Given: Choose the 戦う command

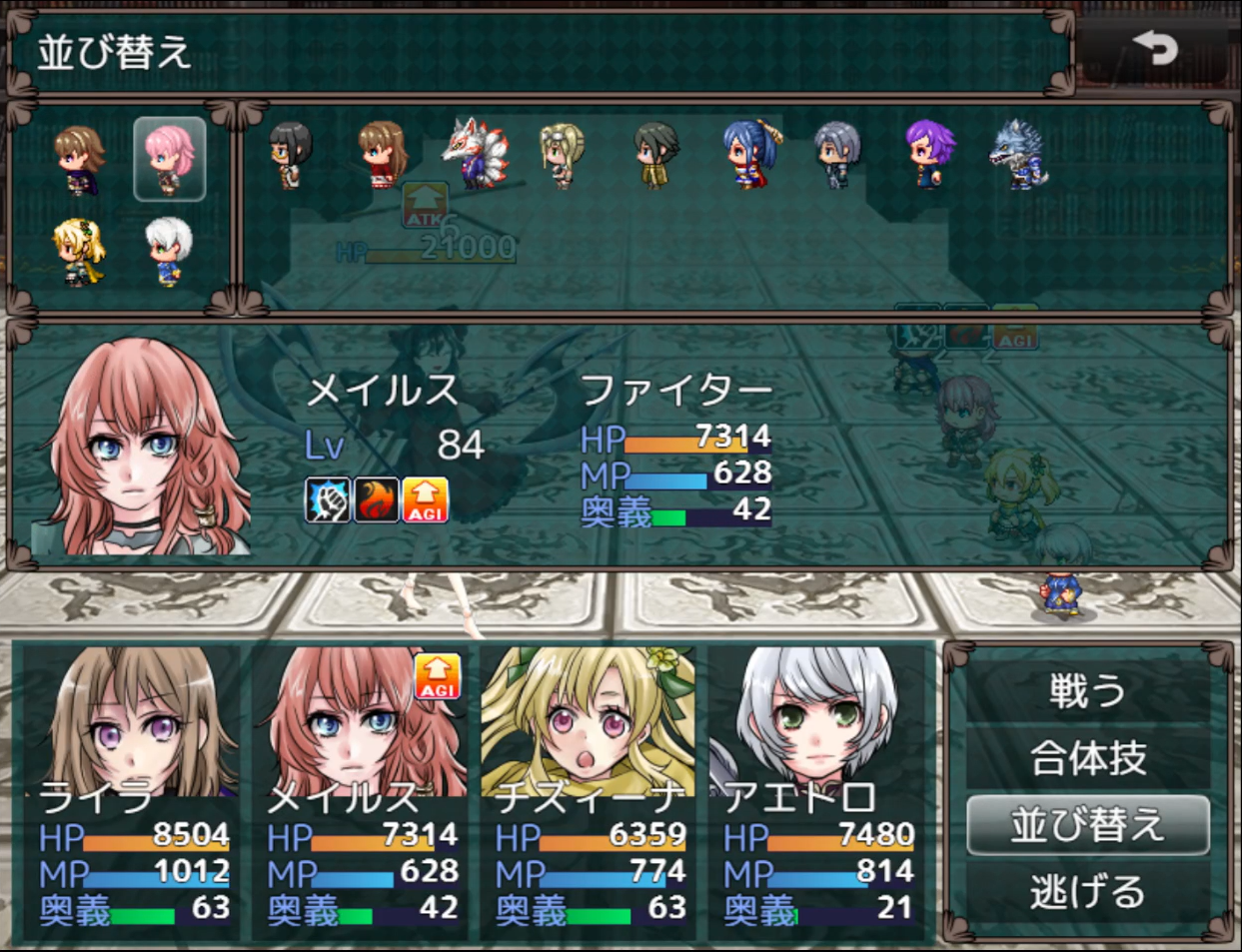Looking at the screenshot, I should [1087, 691].
